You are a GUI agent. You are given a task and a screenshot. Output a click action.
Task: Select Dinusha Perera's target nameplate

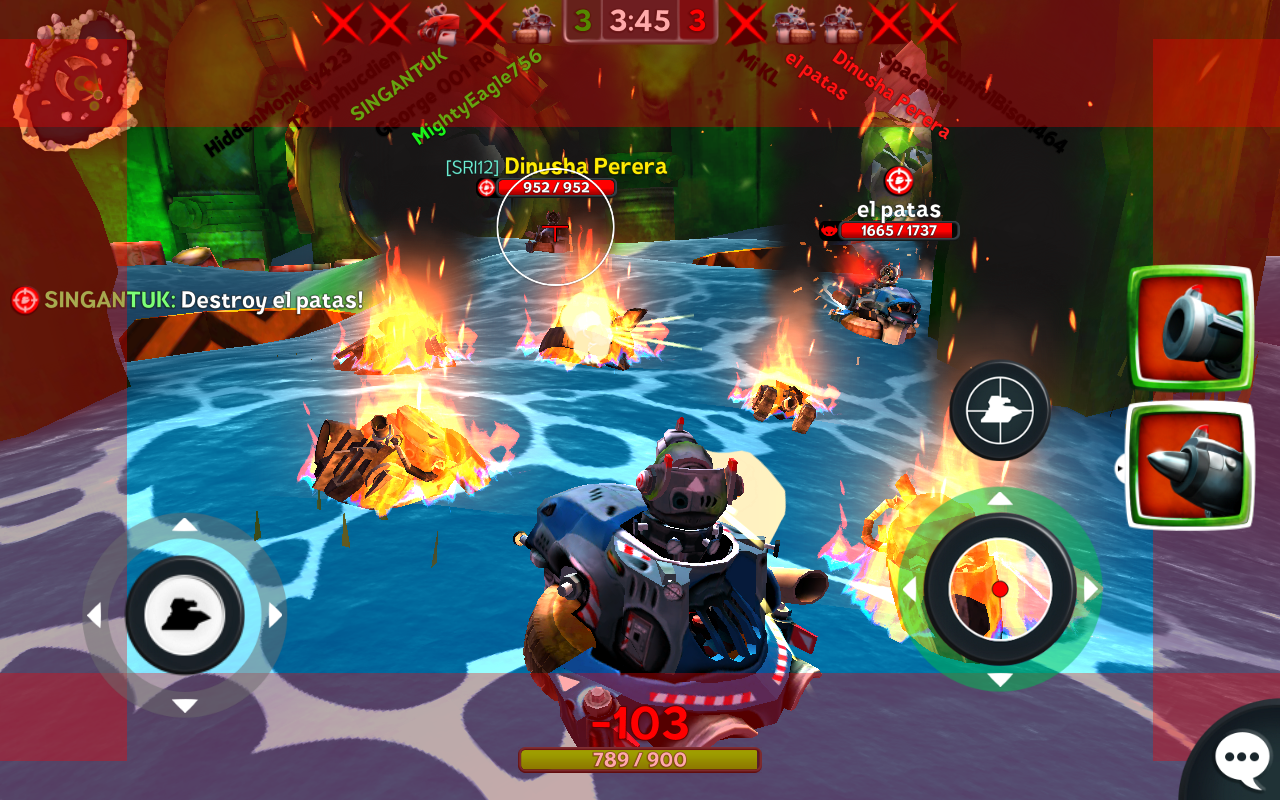585,166
